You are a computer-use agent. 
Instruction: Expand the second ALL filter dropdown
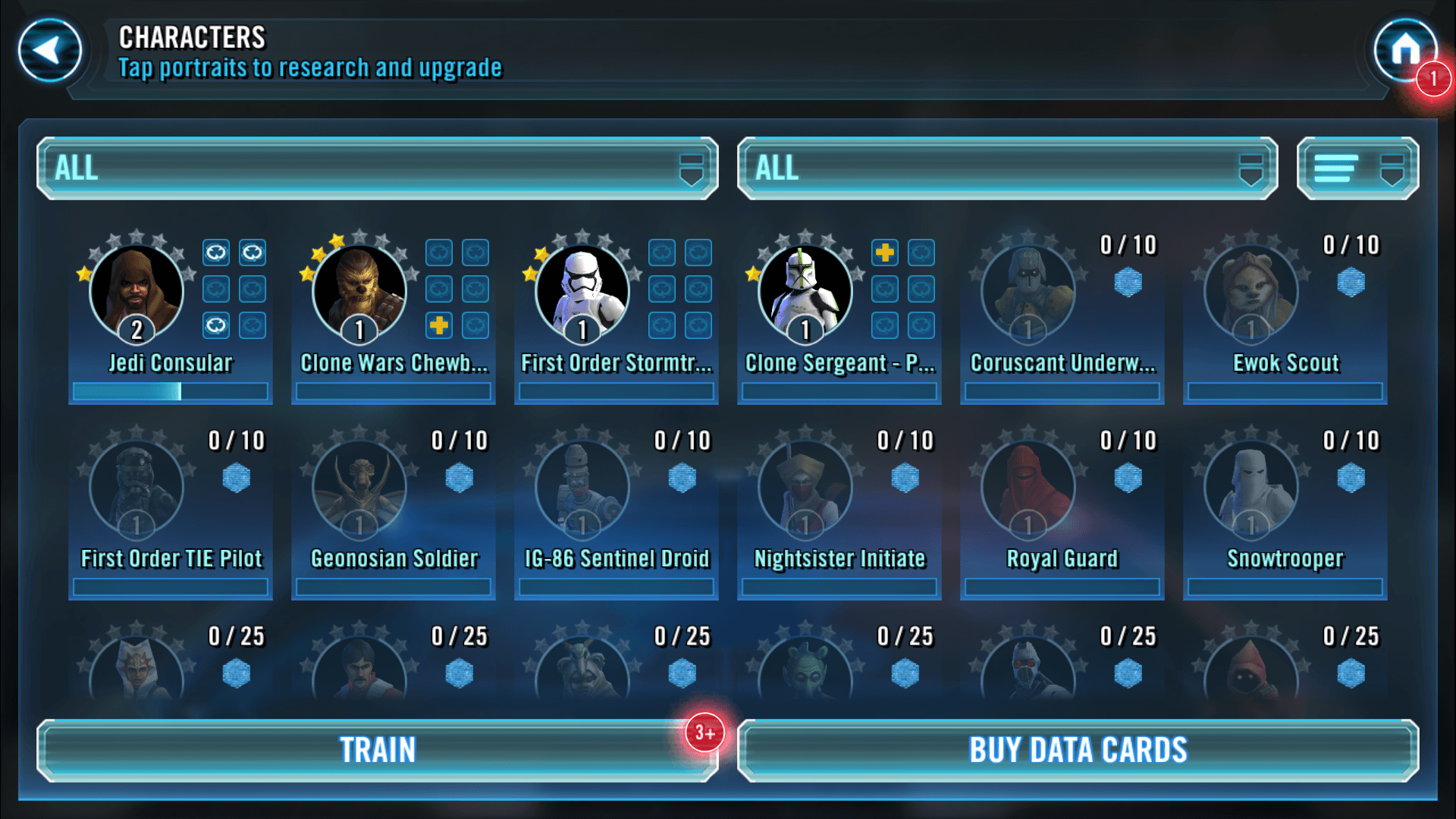coord(1007,168)
